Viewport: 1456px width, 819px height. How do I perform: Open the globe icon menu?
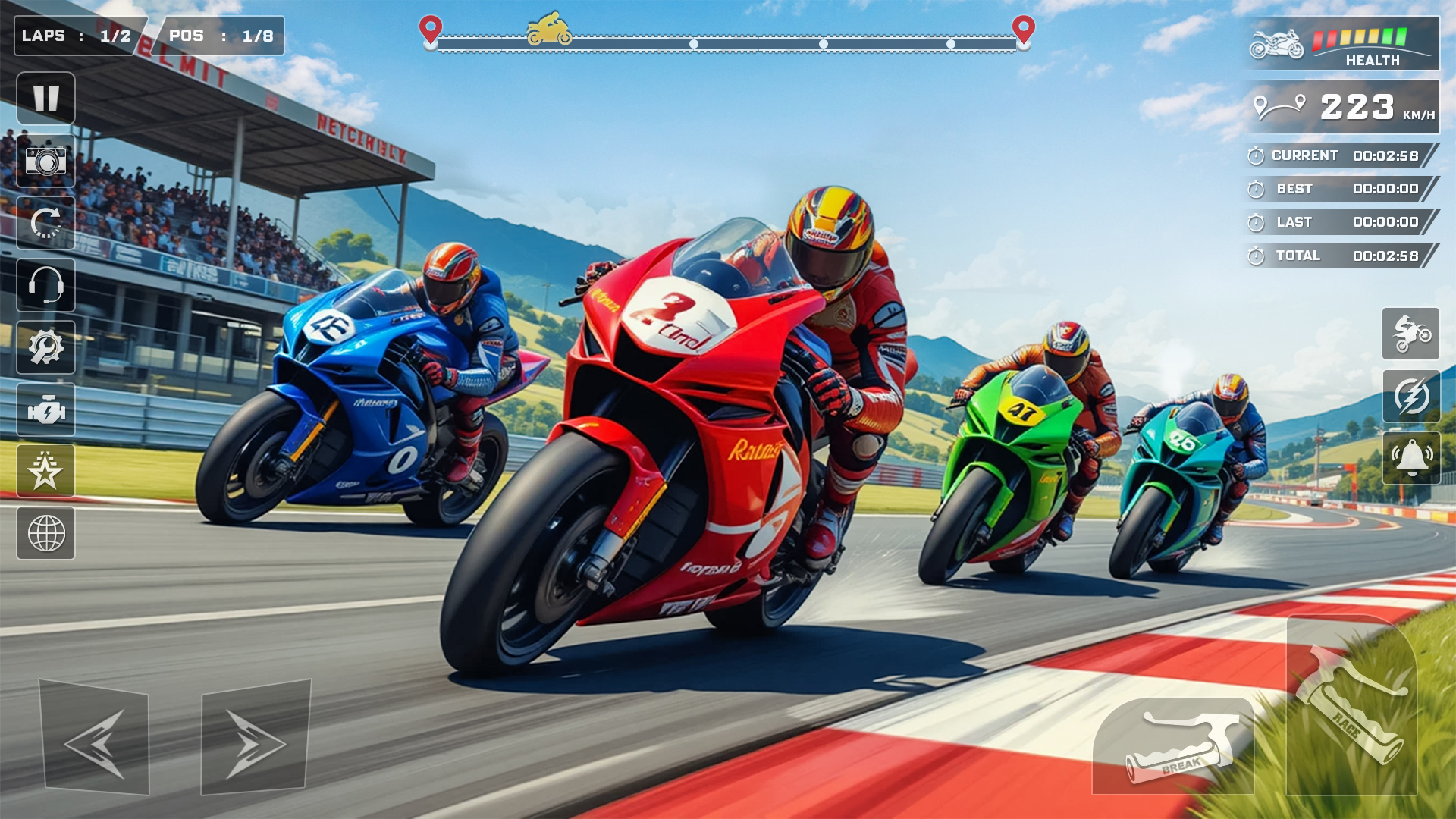45,534
